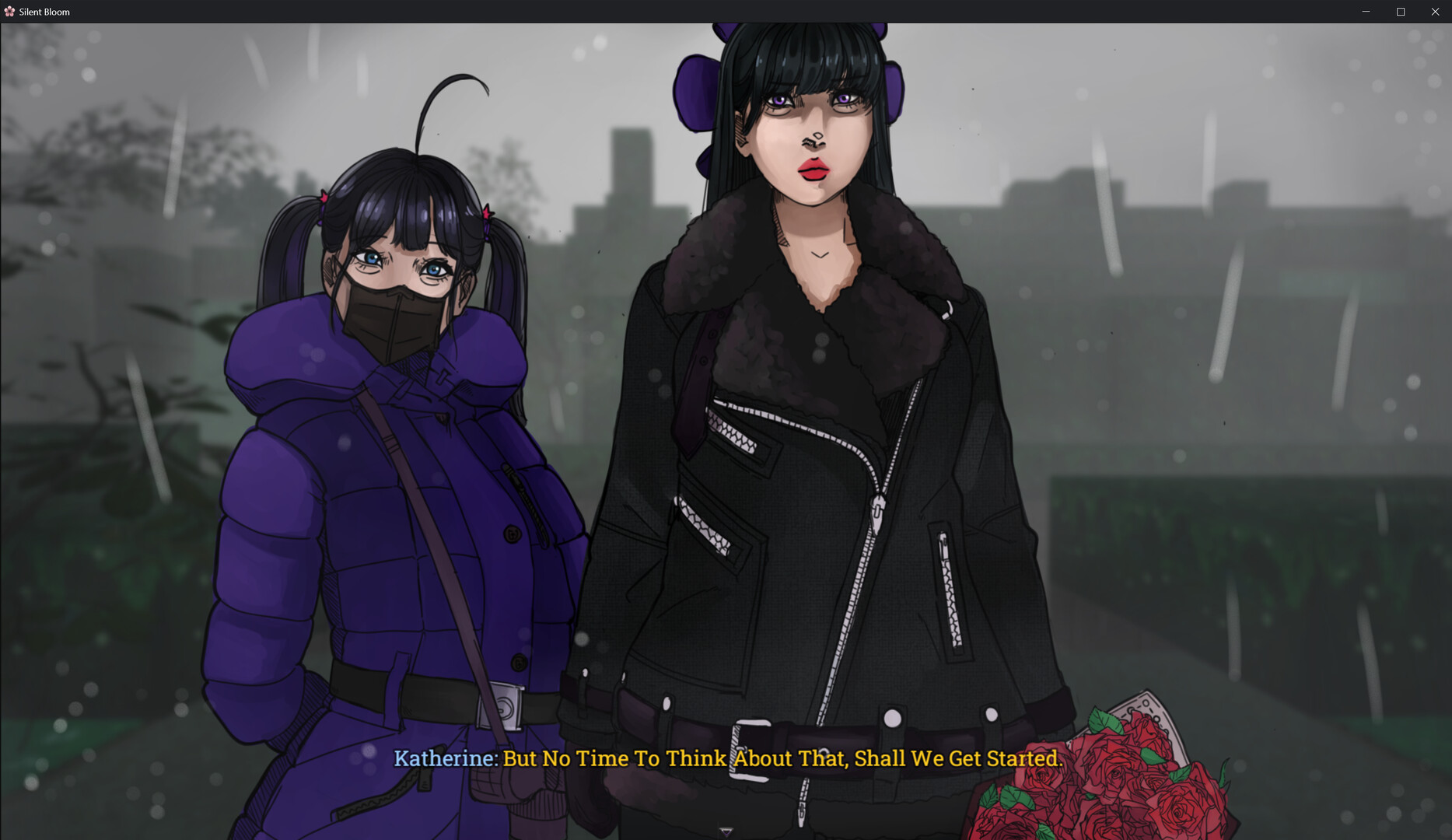The height and width of the screenshot is (840, 1452).
Task: Advance the dialogue by clicking the subtitle text
Action: 778,758
